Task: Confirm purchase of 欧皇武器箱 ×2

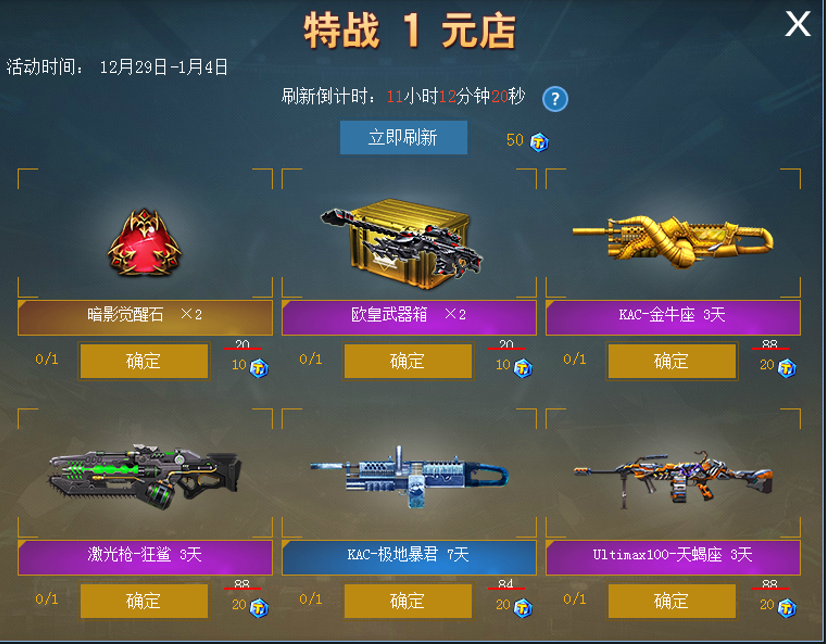Action: tap(407, 361)
